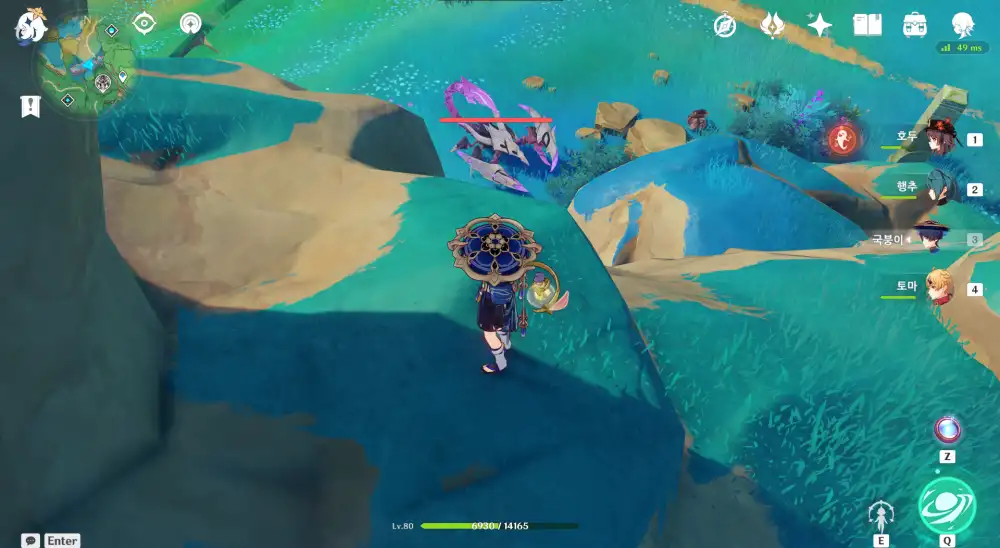Open the minimap

[x=88, y=72]
